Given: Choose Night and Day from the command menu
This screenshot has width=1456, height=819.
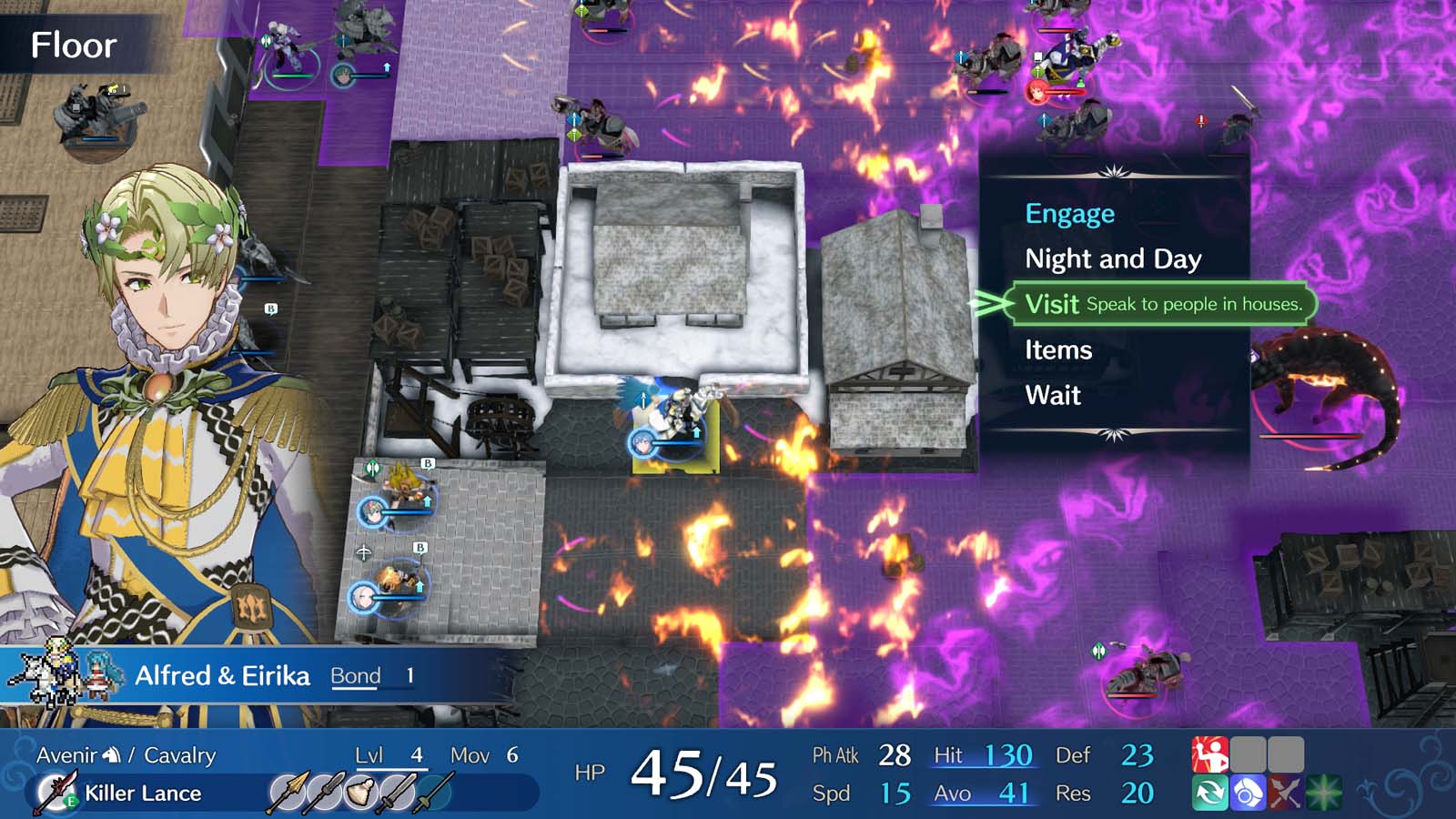Looking at the screenshot, I should tap(1112, 259).
